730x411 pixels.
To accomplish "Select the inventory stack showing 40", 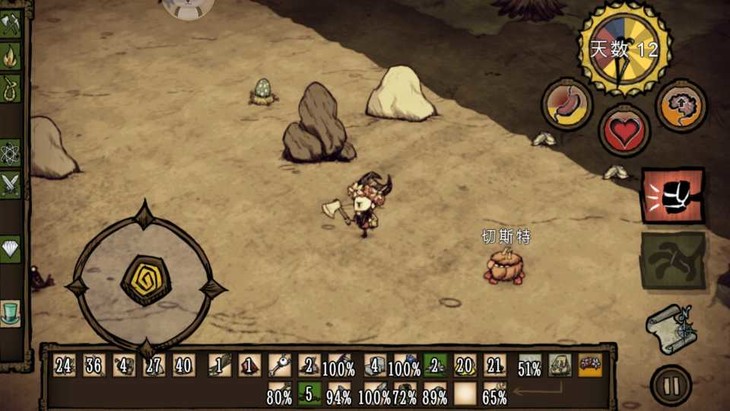I will 184,366.
